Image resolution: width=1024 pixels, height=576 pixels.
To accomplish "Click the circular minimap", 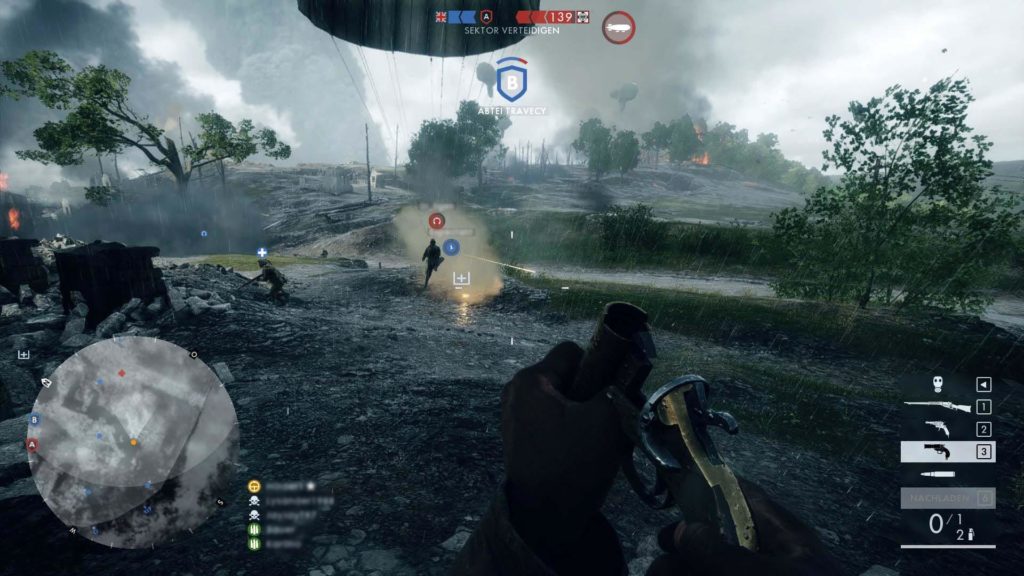I will tap(133, 442).
